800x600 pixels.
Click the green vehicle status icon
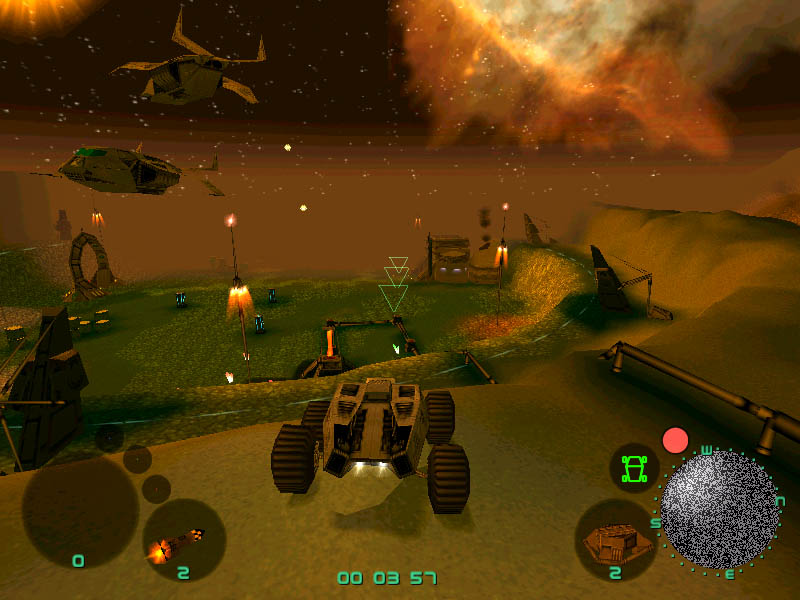tap(633, 467)
